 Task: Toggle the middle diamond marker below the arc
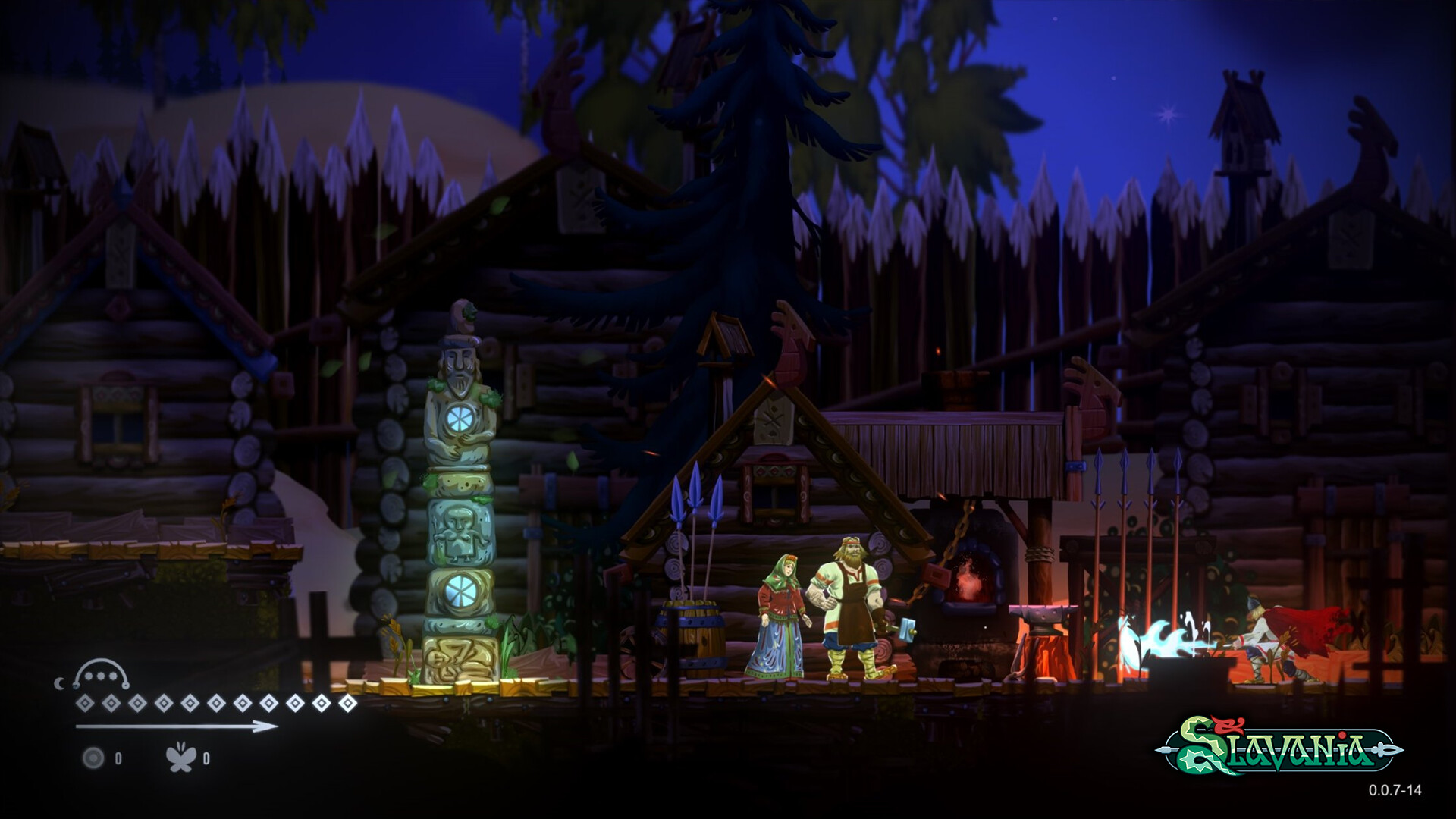(216, 703)
